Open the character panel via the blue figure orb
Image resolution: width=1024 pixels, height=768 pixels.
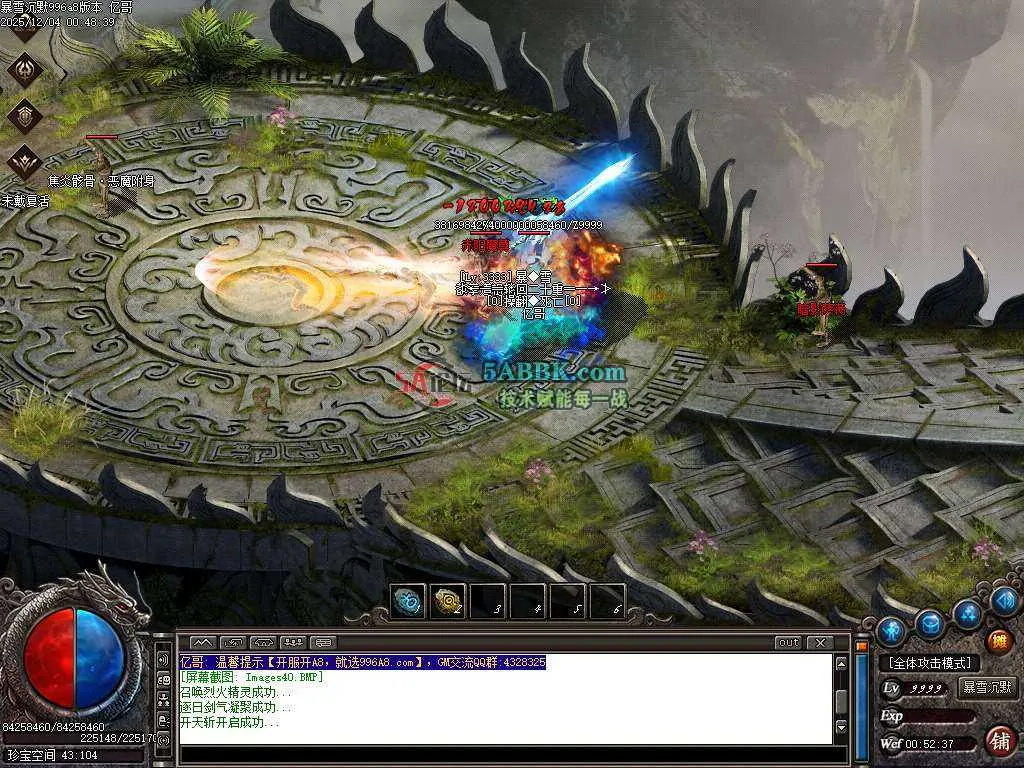pyautogui.click(x=891, y=631)
